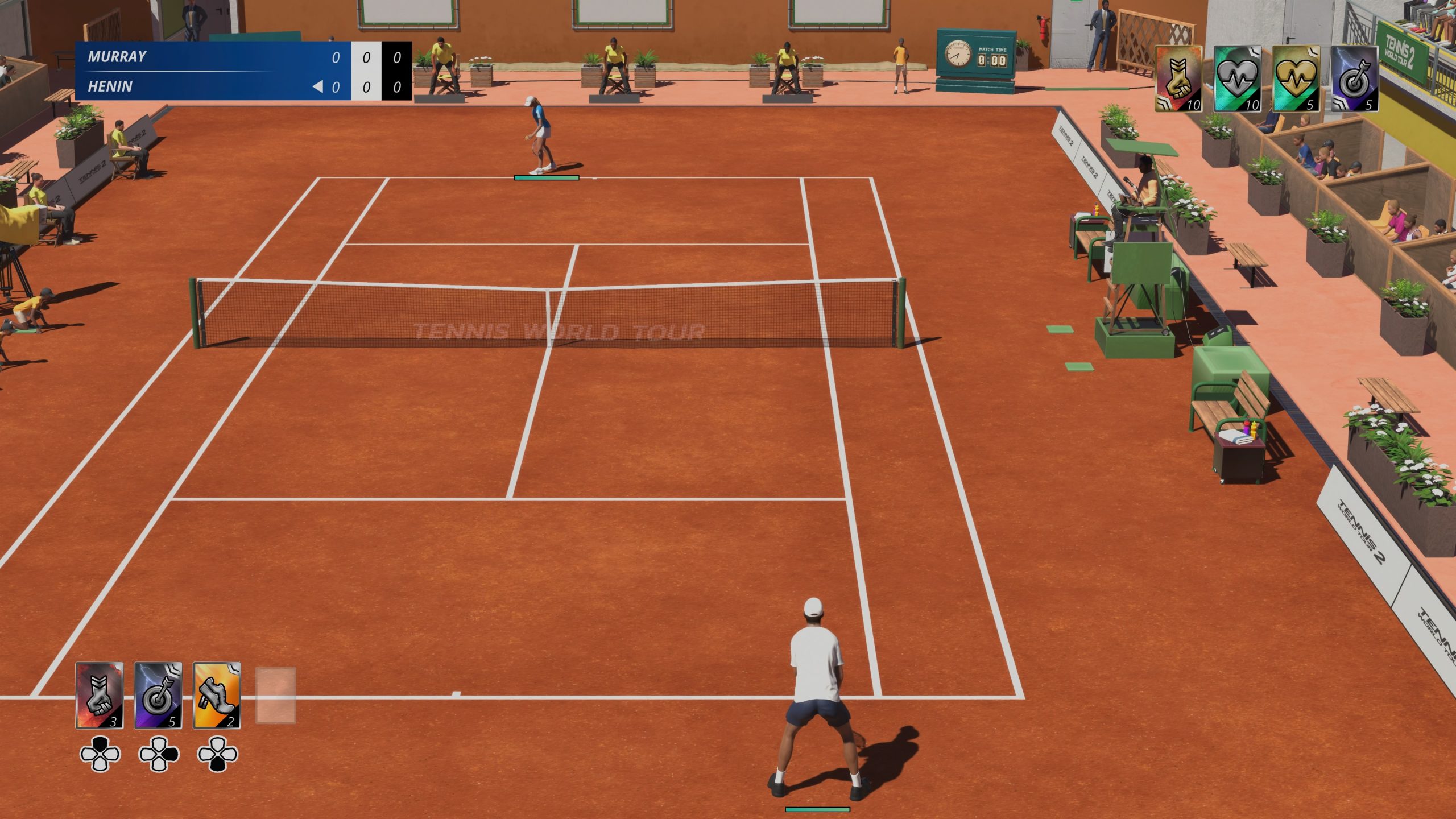This screenshot has height=819, width=1456.
Task: Select the silver heart card numbered 10
Action: [1237, 78]
